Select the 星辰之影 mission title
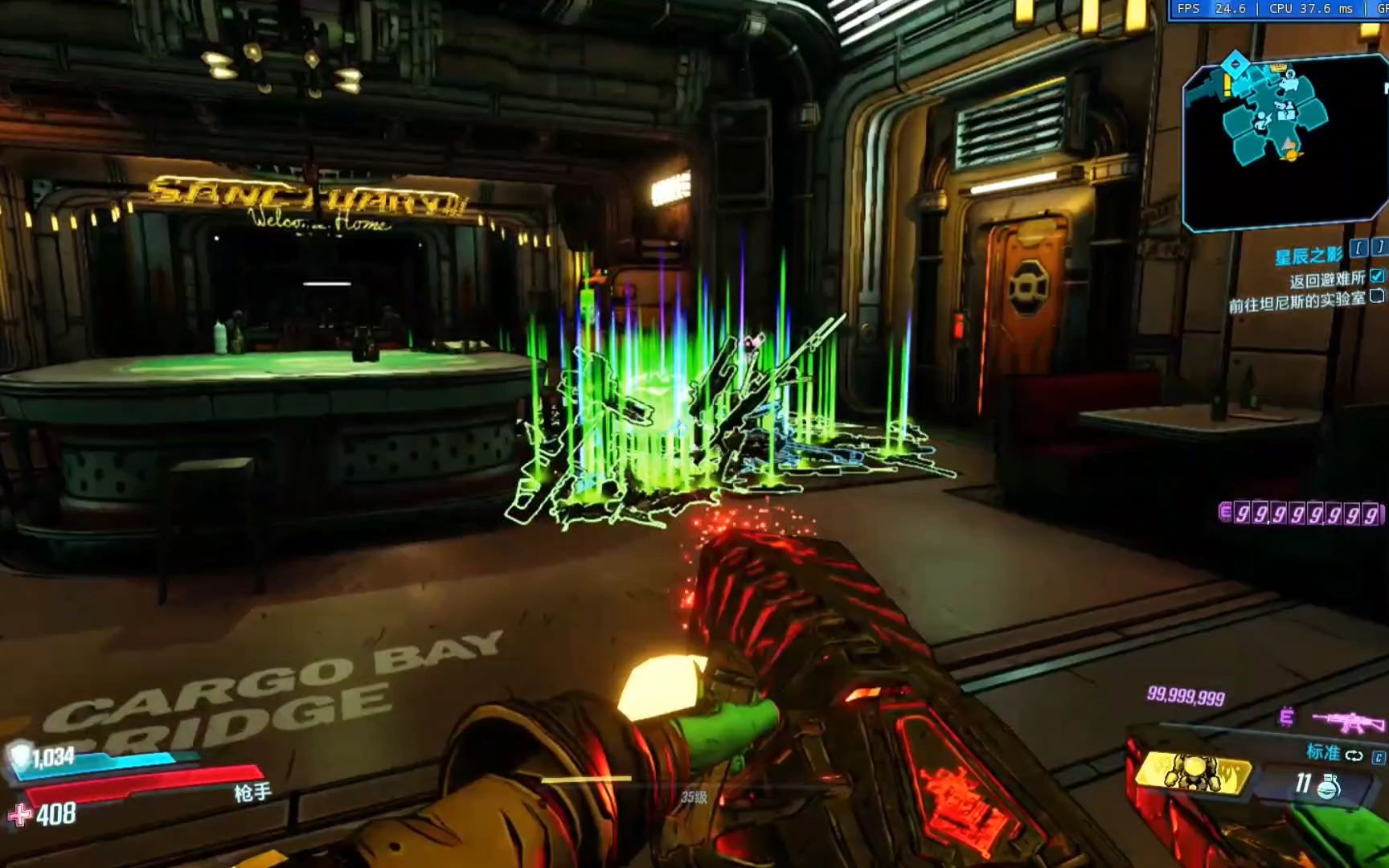Screen dimensions: 1389x868 point(1309,256)
